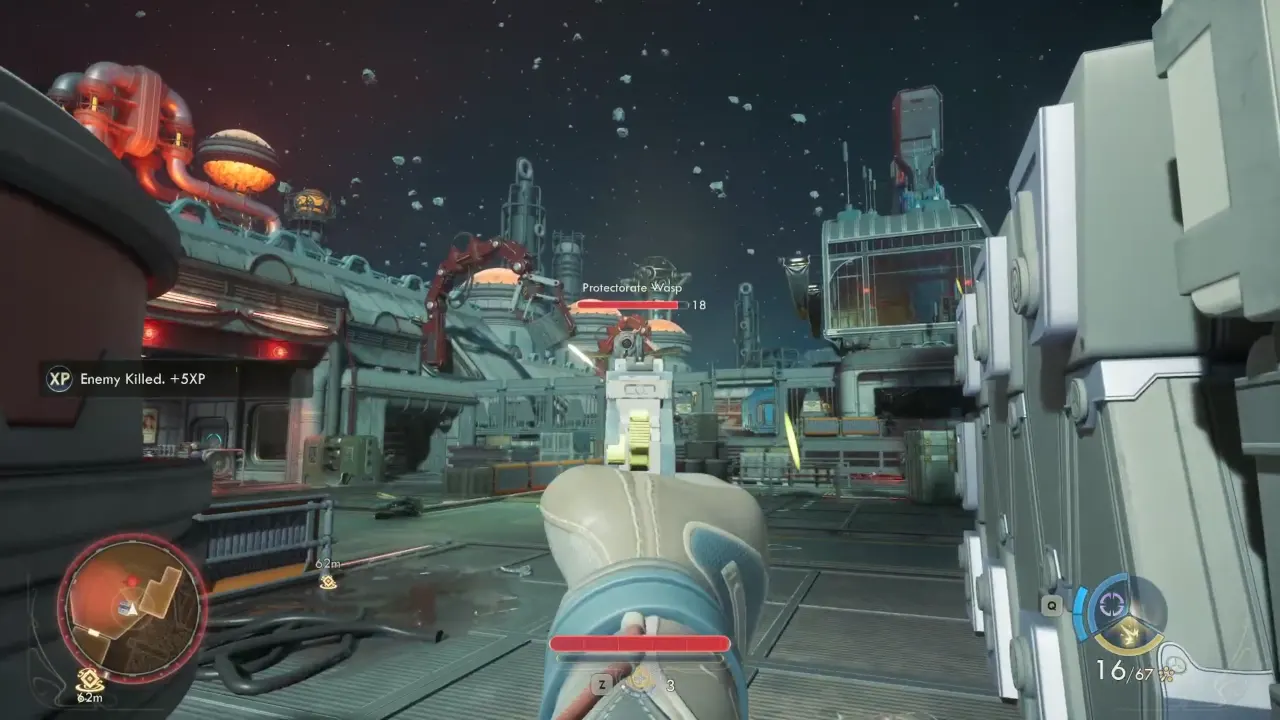Click the quest marker icon below the minimap
Screen dimensions: 1280x720
90,678
